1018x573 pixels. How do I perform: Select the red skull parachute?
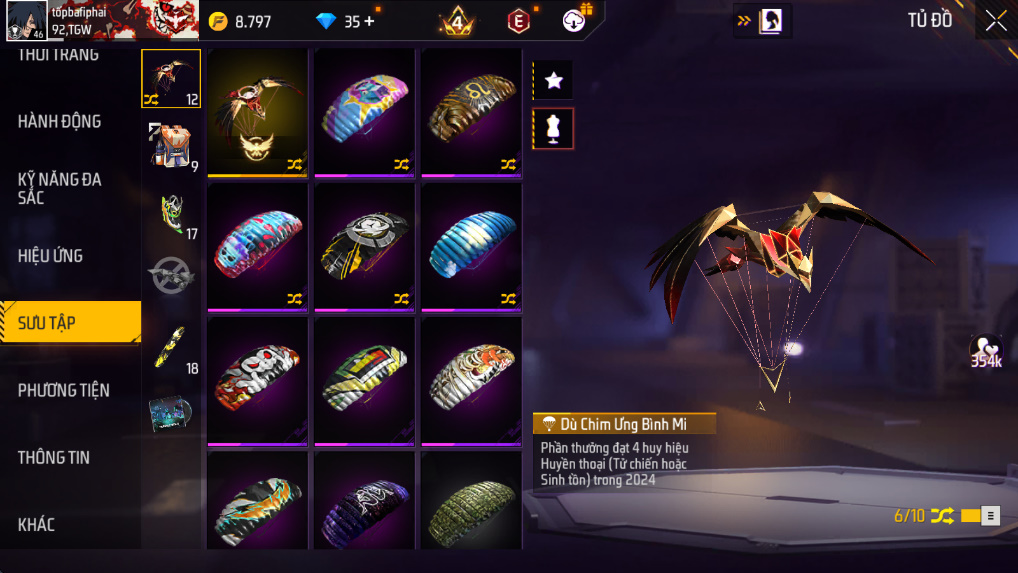point(257,381)
